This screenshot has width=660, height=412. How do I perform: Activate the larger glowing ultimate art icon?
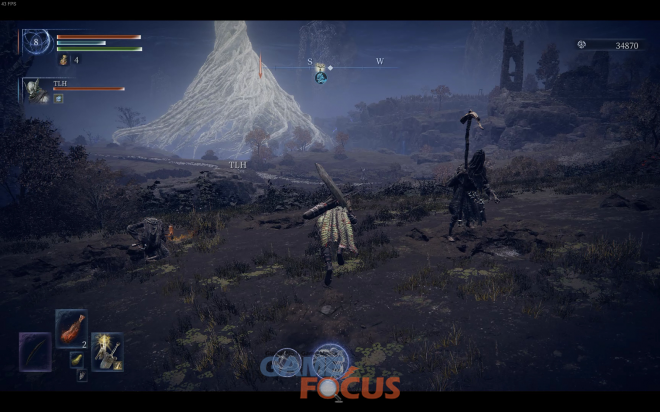pos(328,360)
